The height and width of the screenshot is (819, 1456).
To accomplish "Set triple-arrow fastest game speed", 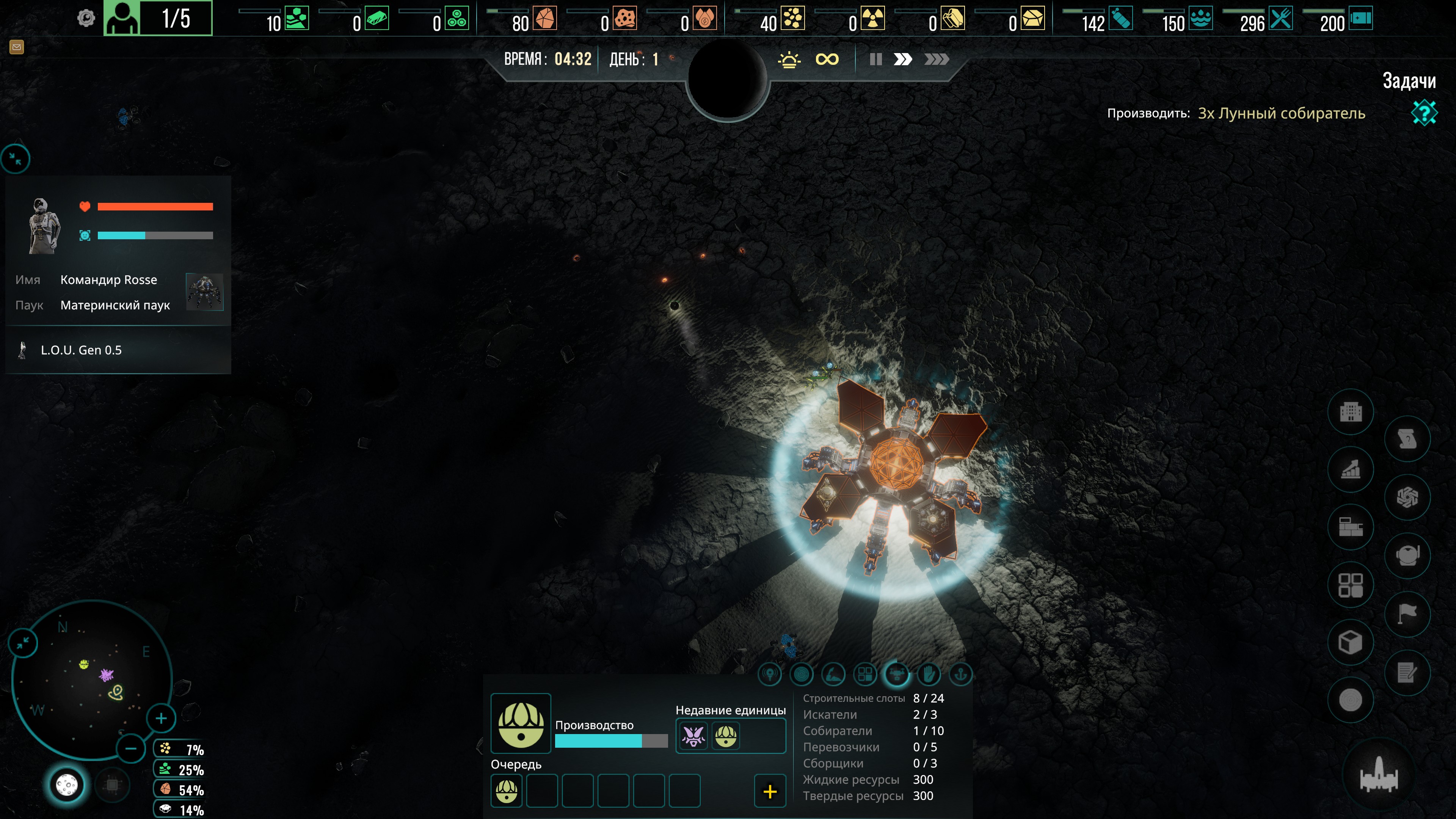I will coord(936,60).
